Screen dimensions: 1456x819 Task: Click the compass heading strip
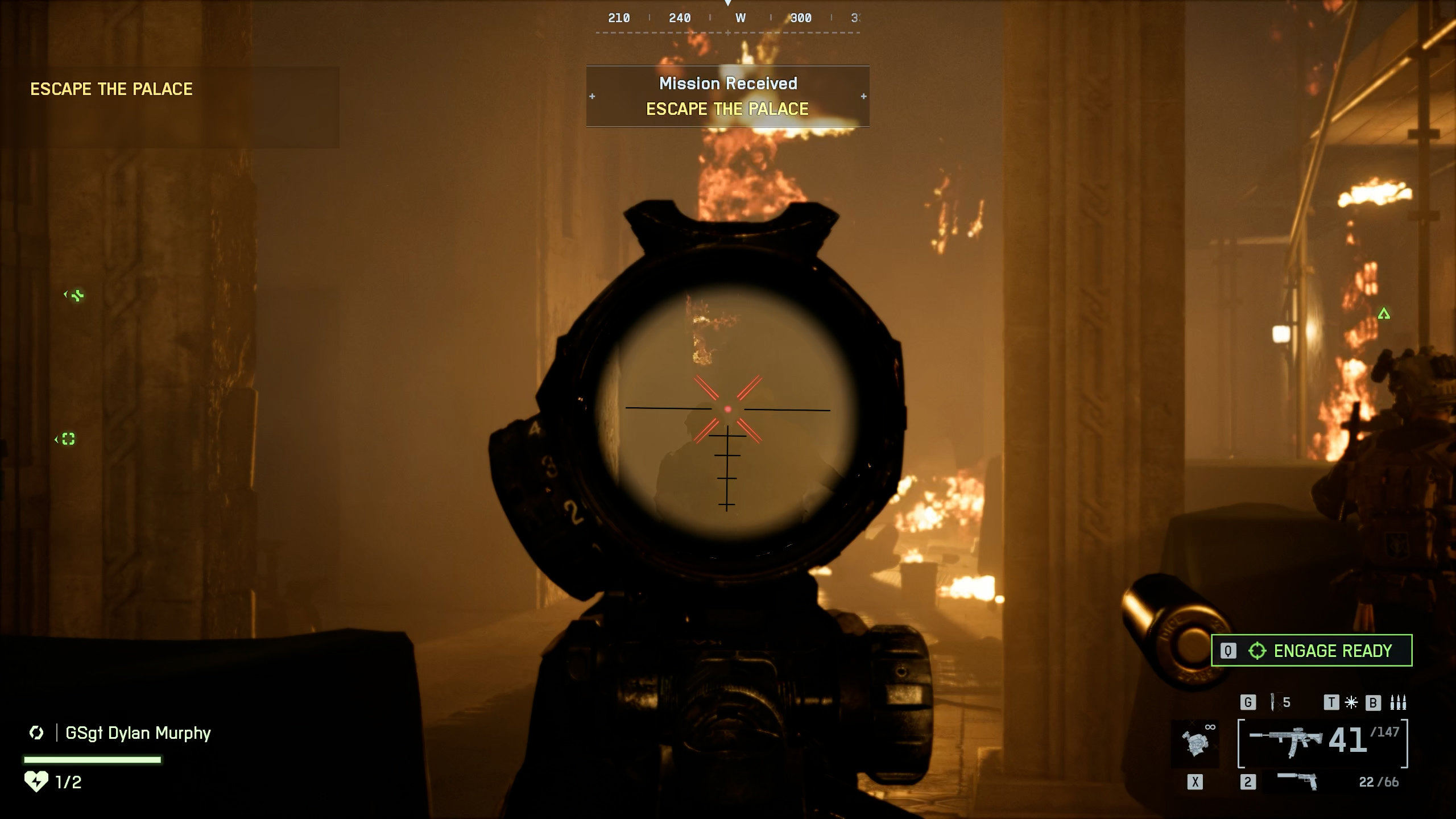pos(727,19)
